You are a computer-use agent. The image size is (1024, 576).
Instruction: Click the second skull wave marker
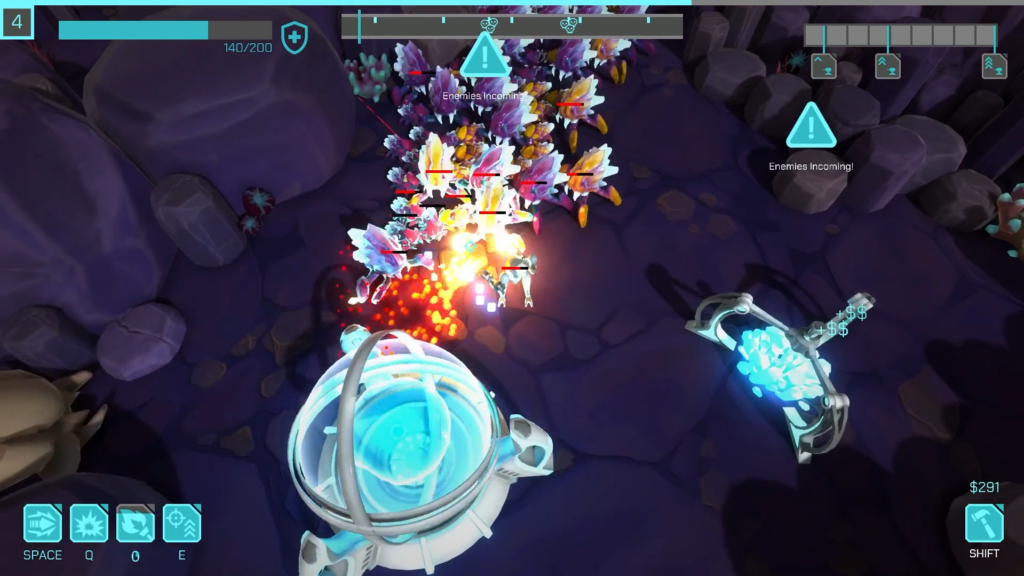pyautogui.click(x=568, y=24)
